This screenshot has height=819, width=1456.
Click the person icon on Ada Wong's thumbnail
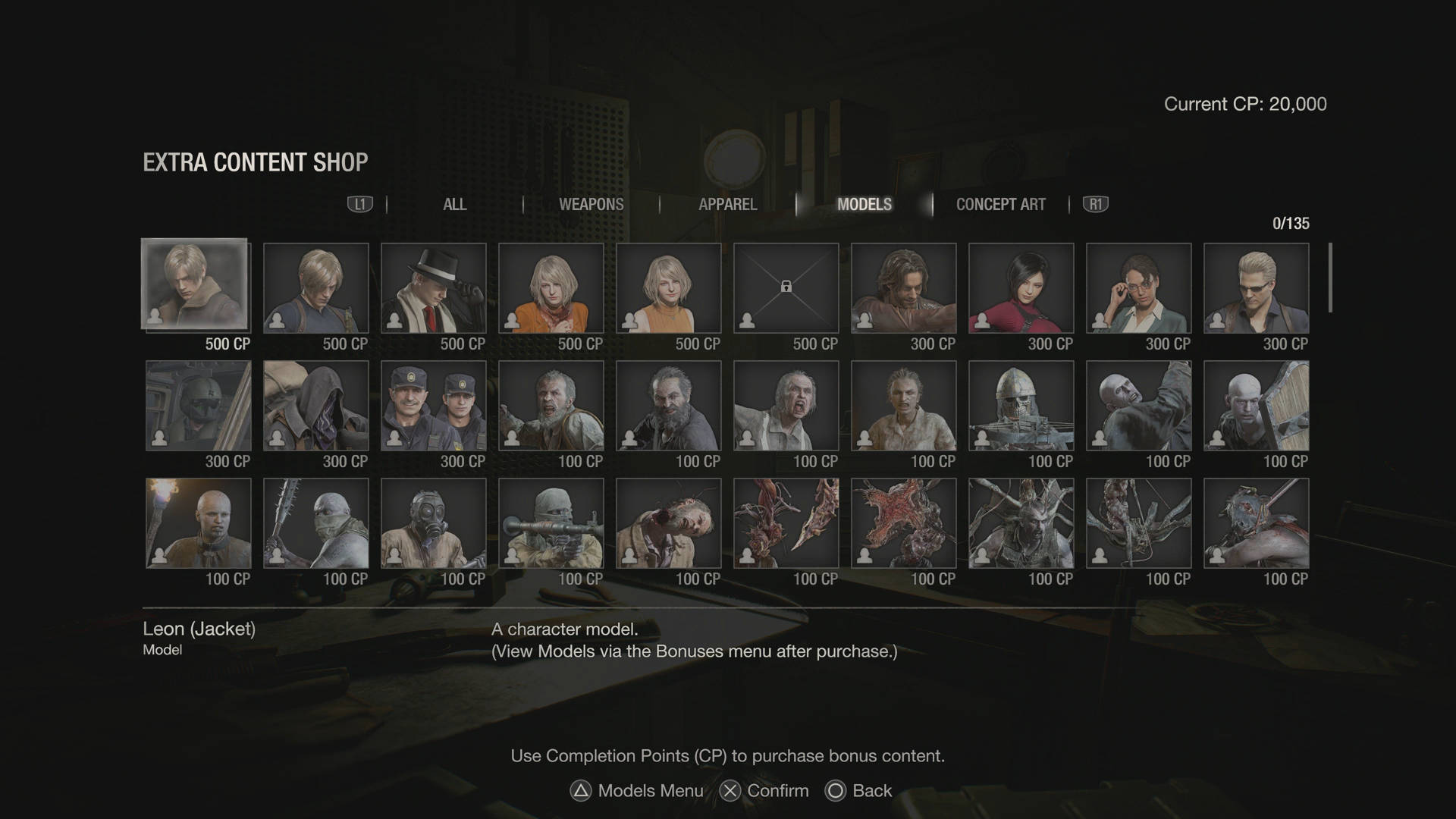981,319
